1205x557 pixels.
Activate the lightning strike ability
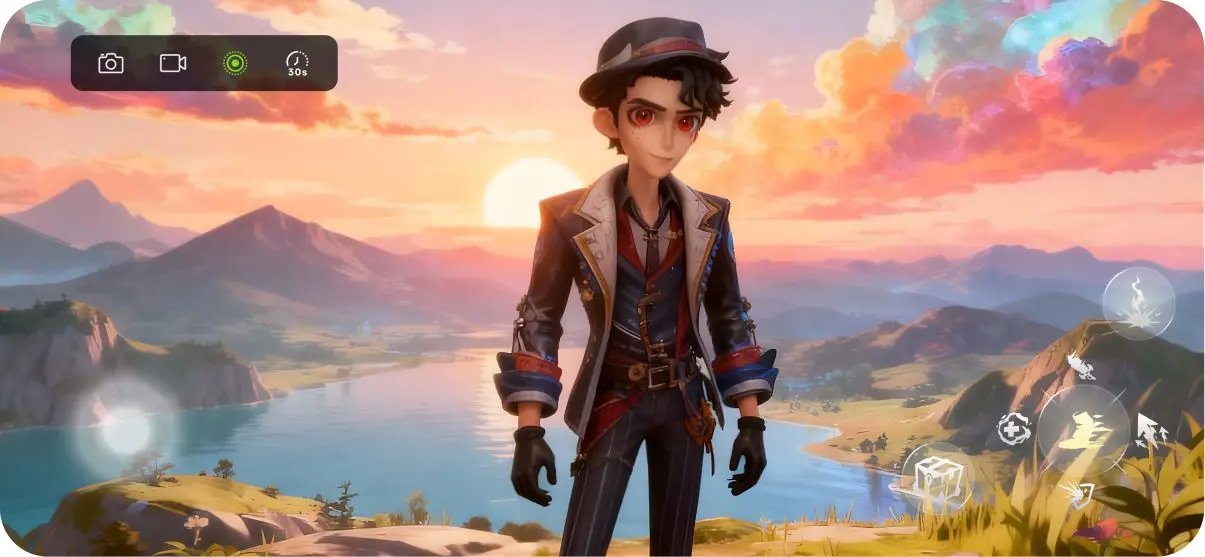1138,303
